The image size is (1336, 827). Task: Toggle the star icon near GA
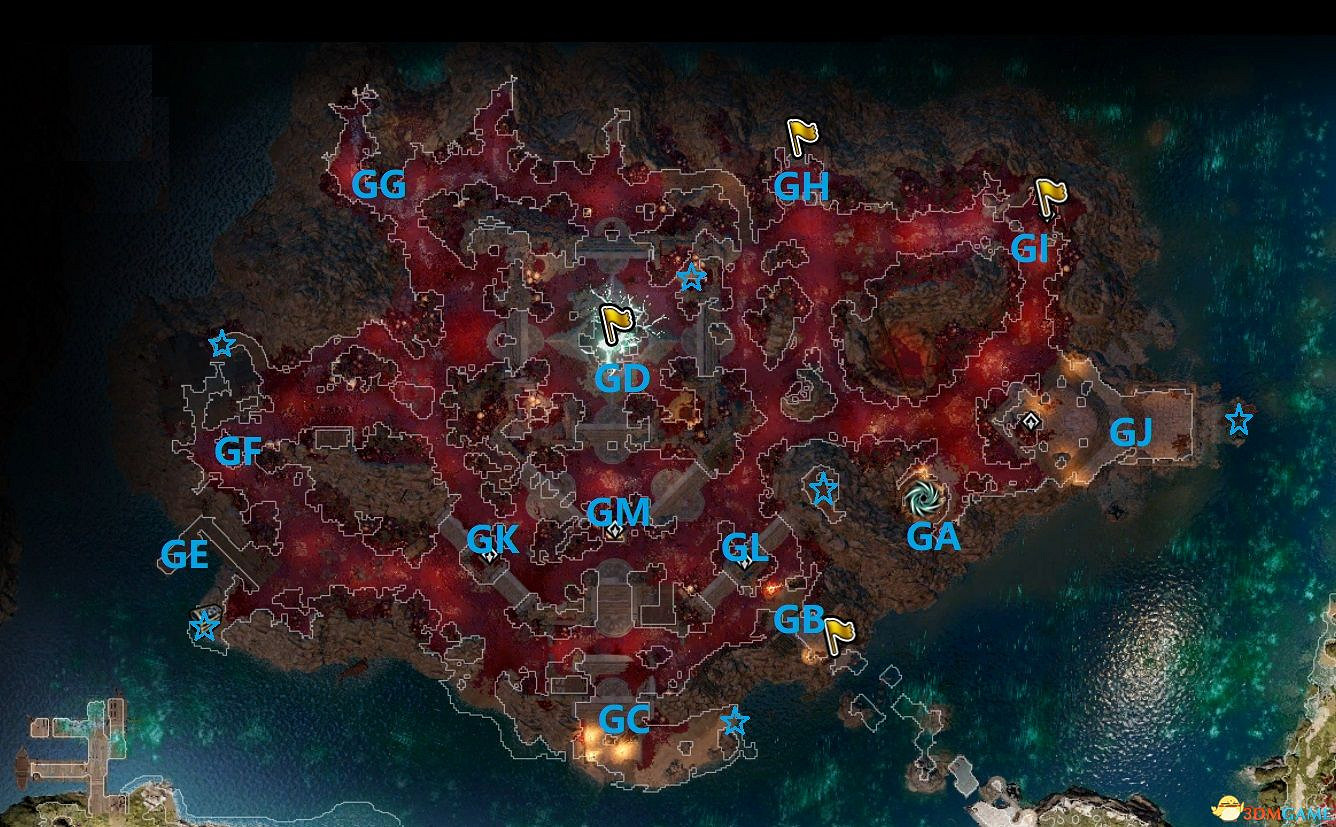tap(823, 490)
